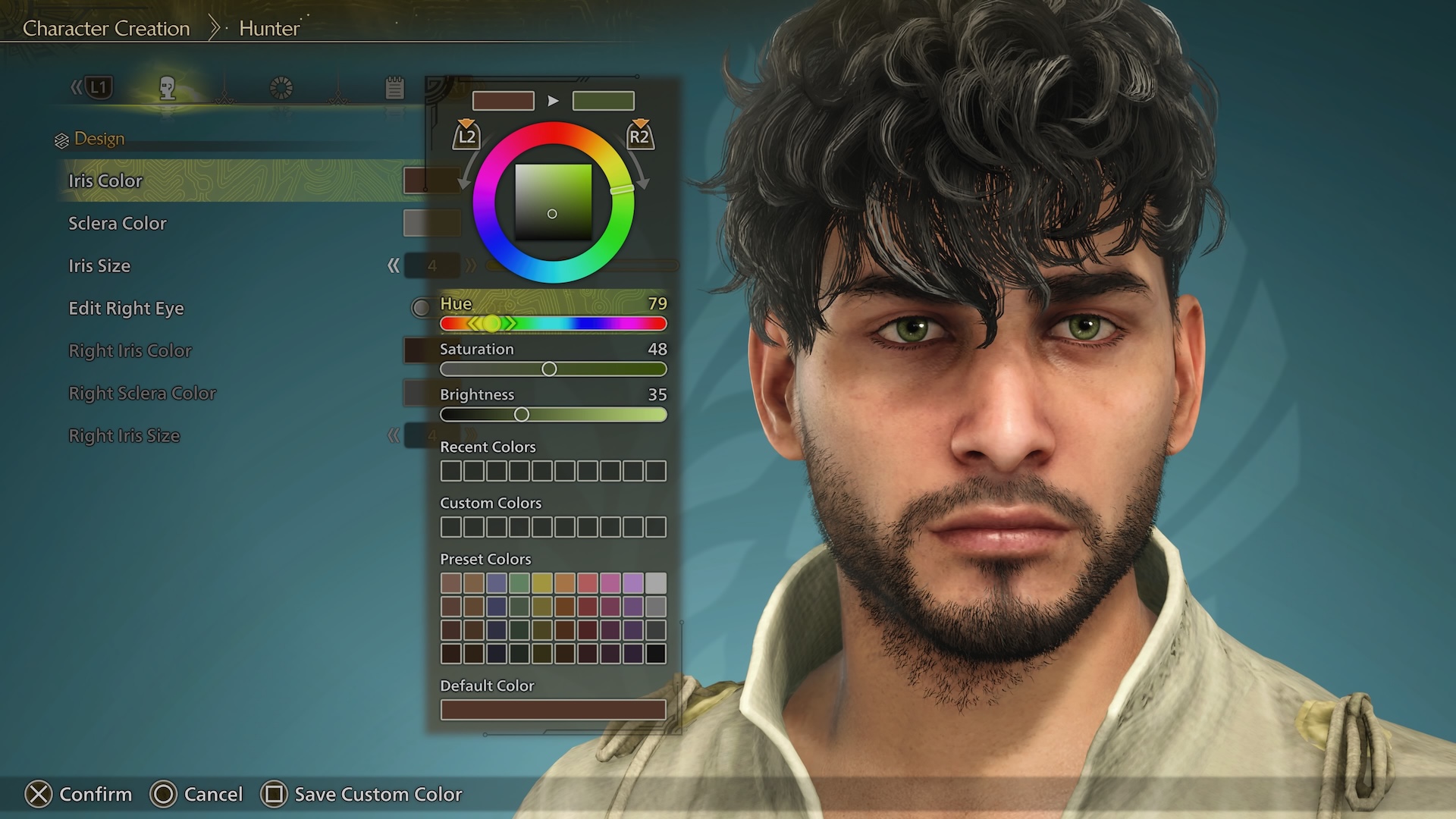
Task: Select the Right Sclera Color entry
Action: tap(143, 393)
